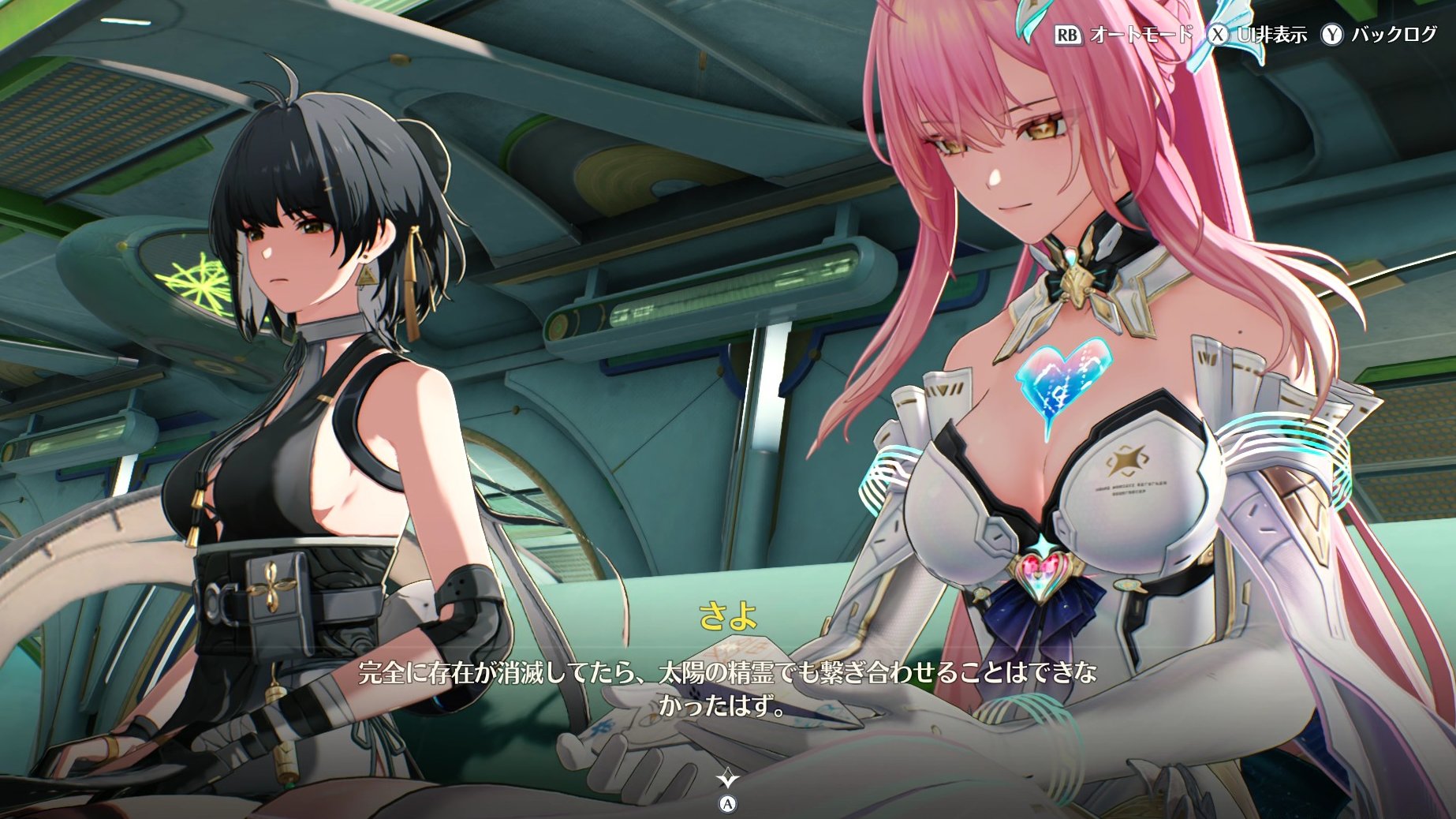Open the バックログ dialogue backlog
Screen dimensions: 1456x819
1381,35
